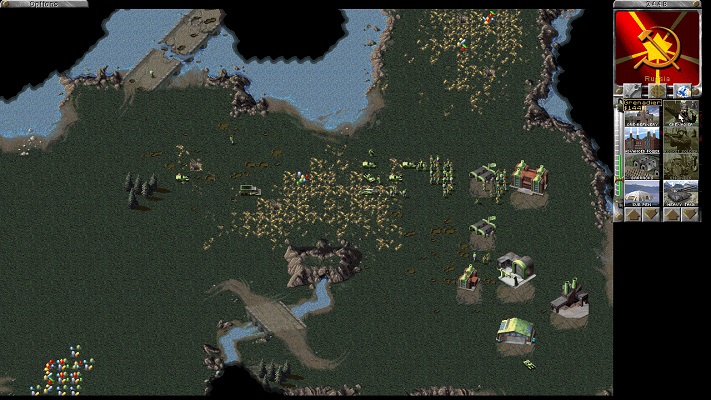This screenshot has width=711, height=400.
Task: Build a Sub Pen
Action: pos(642,191)
